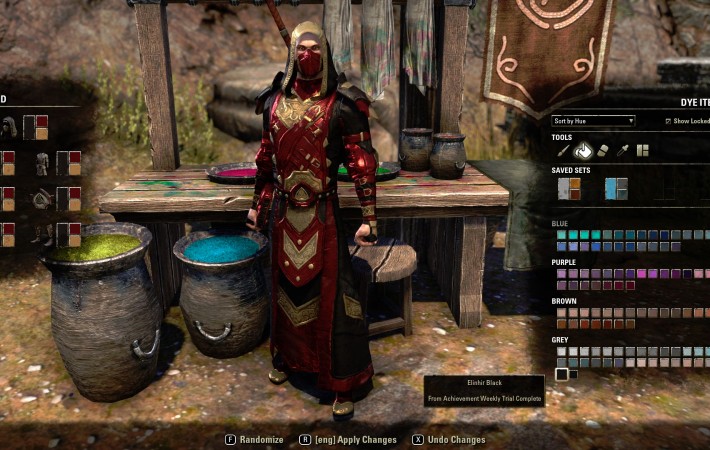Select the dye brush tool
Image resolution: width=710 pixels, height=450 pixels.
point(564,151)
